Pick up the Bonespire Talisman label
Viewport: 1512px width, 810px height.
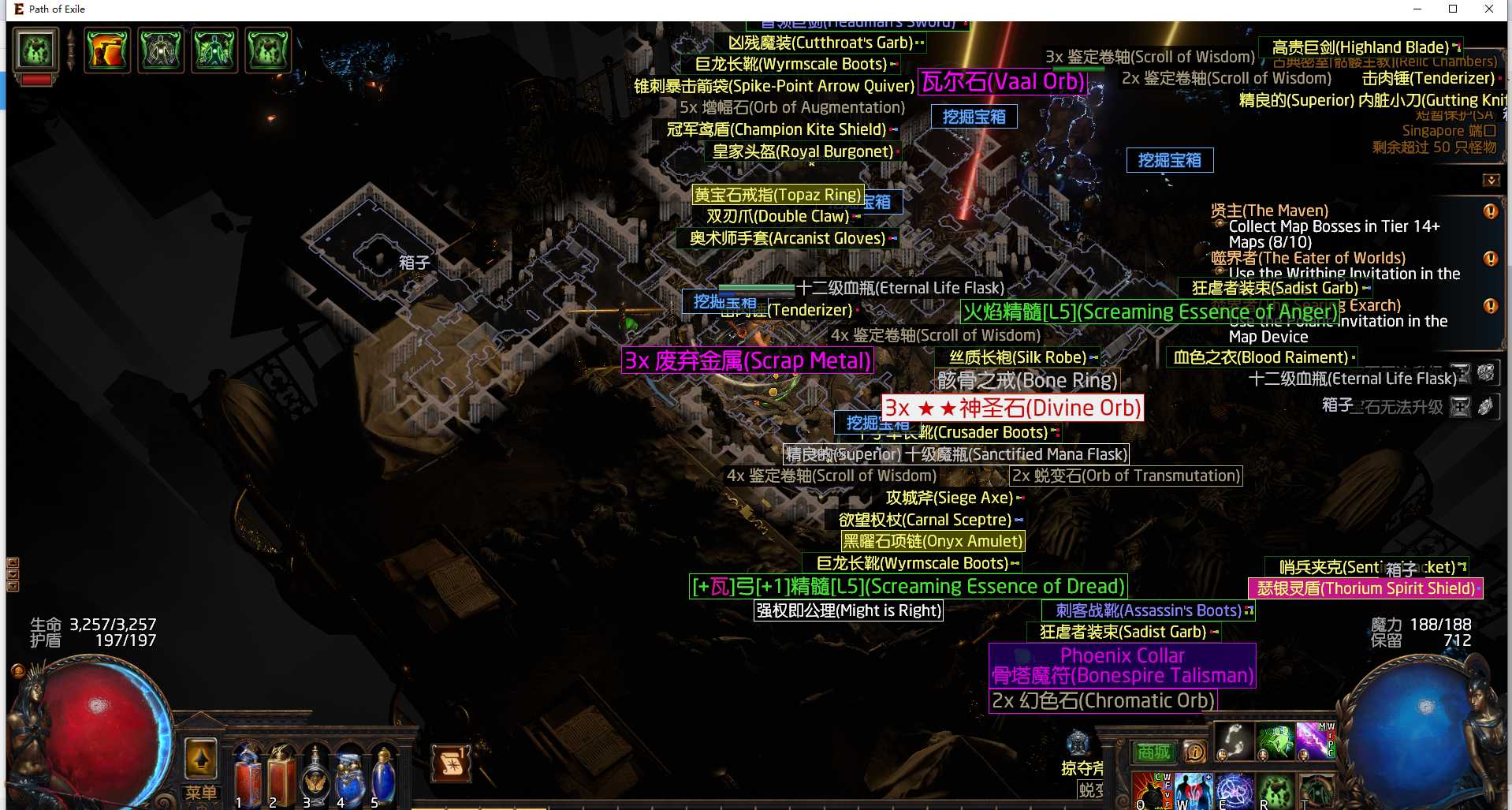[x=1122, y=675]
